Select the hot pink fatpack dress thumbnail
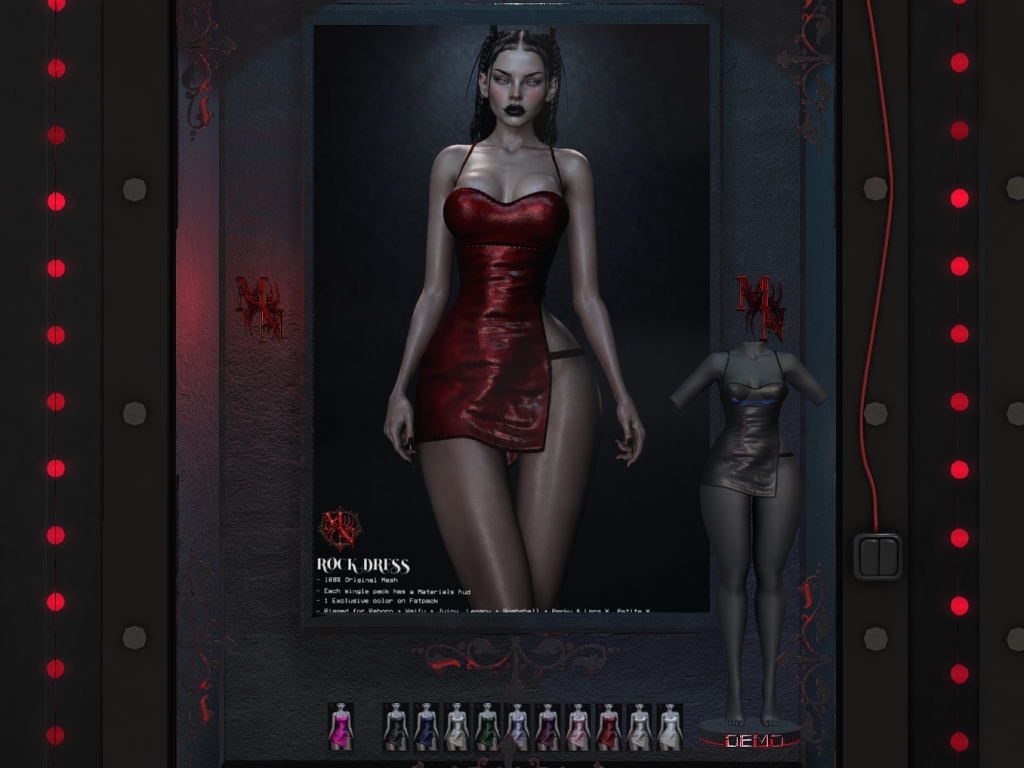The image size is (1024, 768). [341, 726]
